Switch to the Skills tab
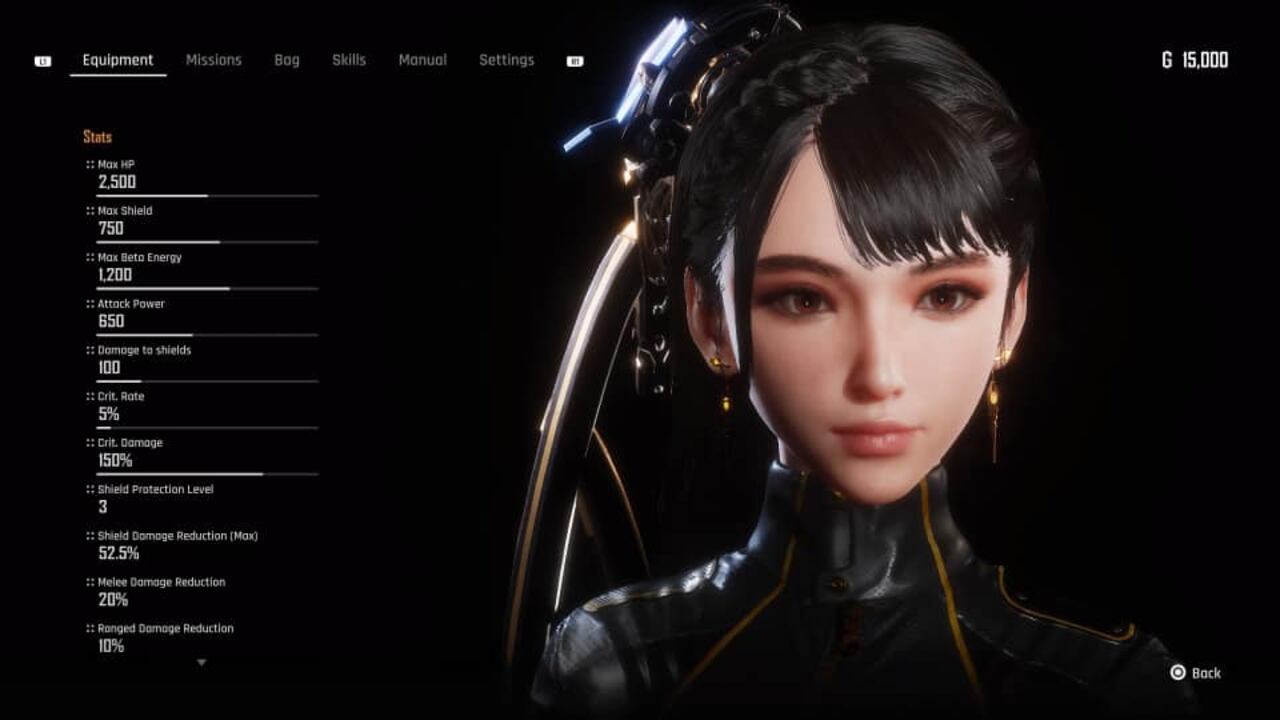The width and height of the screenshot is (1280, 720). 348,60
